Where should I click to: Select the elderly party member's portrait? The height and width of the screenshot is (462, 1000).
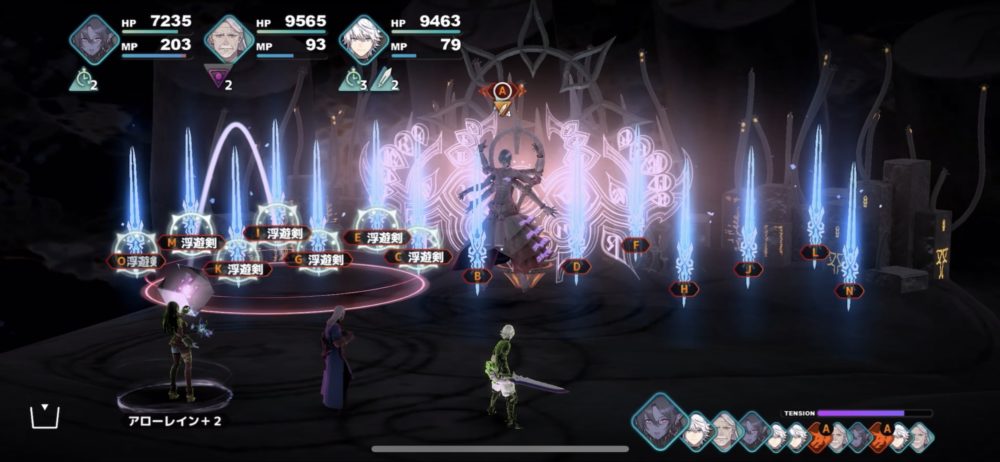point(228,40)
